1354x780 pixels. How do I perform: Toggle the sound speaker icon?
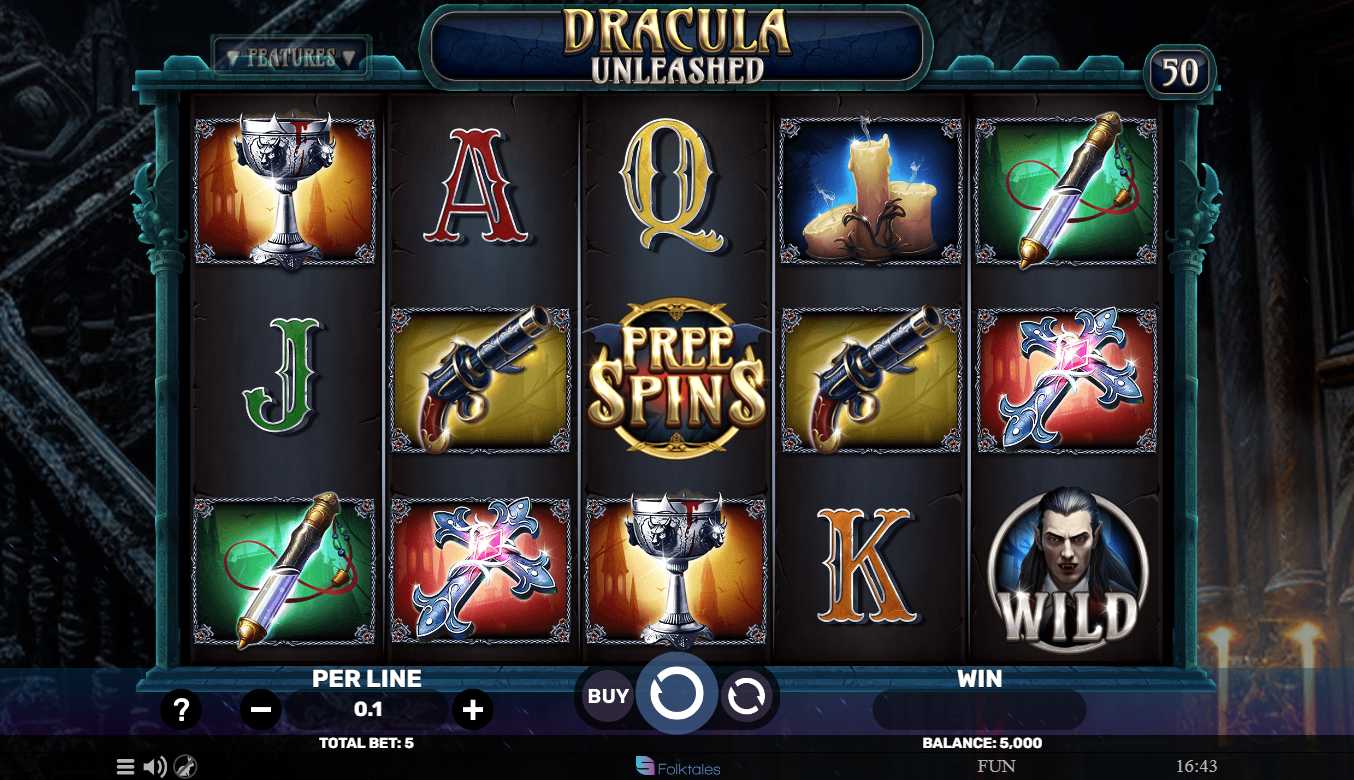tap(154, 767)
